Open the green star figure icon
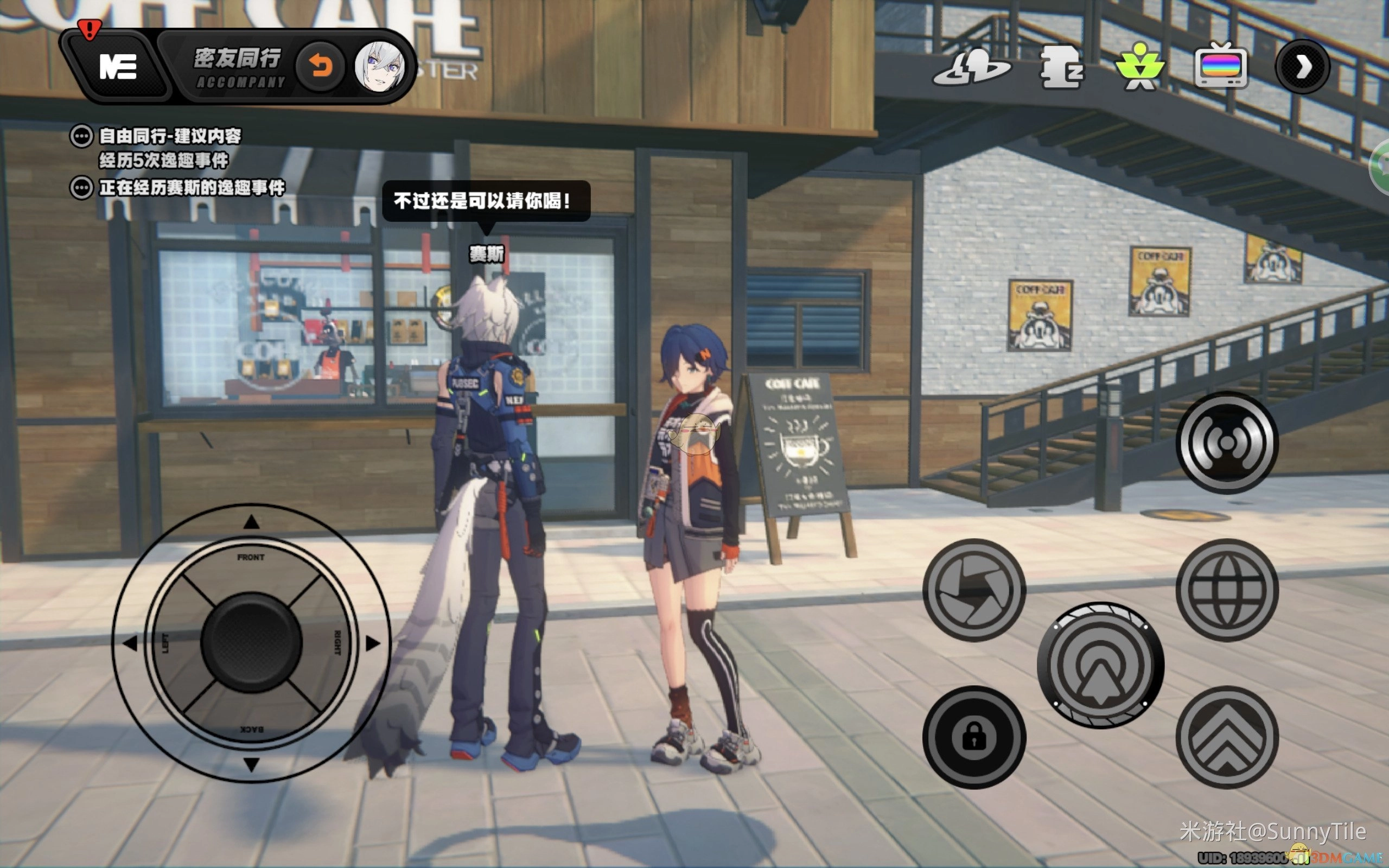 (1140, 67)
